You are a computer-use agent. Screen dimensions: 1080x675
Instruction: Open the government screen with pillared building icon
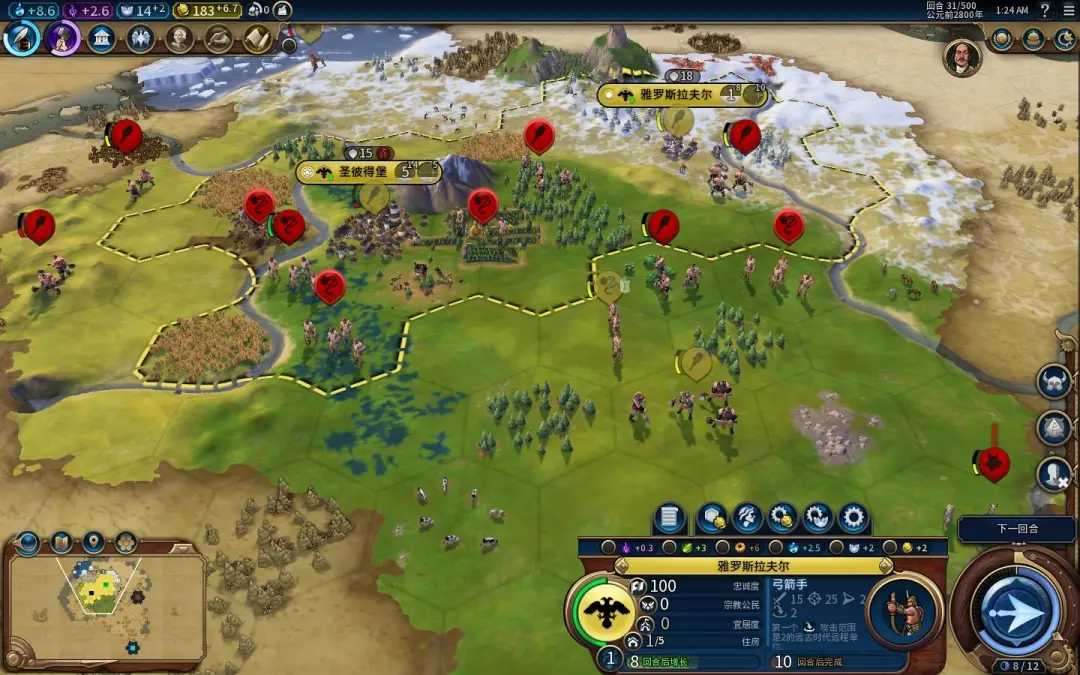pyautogui.click(x=101, y=38)
